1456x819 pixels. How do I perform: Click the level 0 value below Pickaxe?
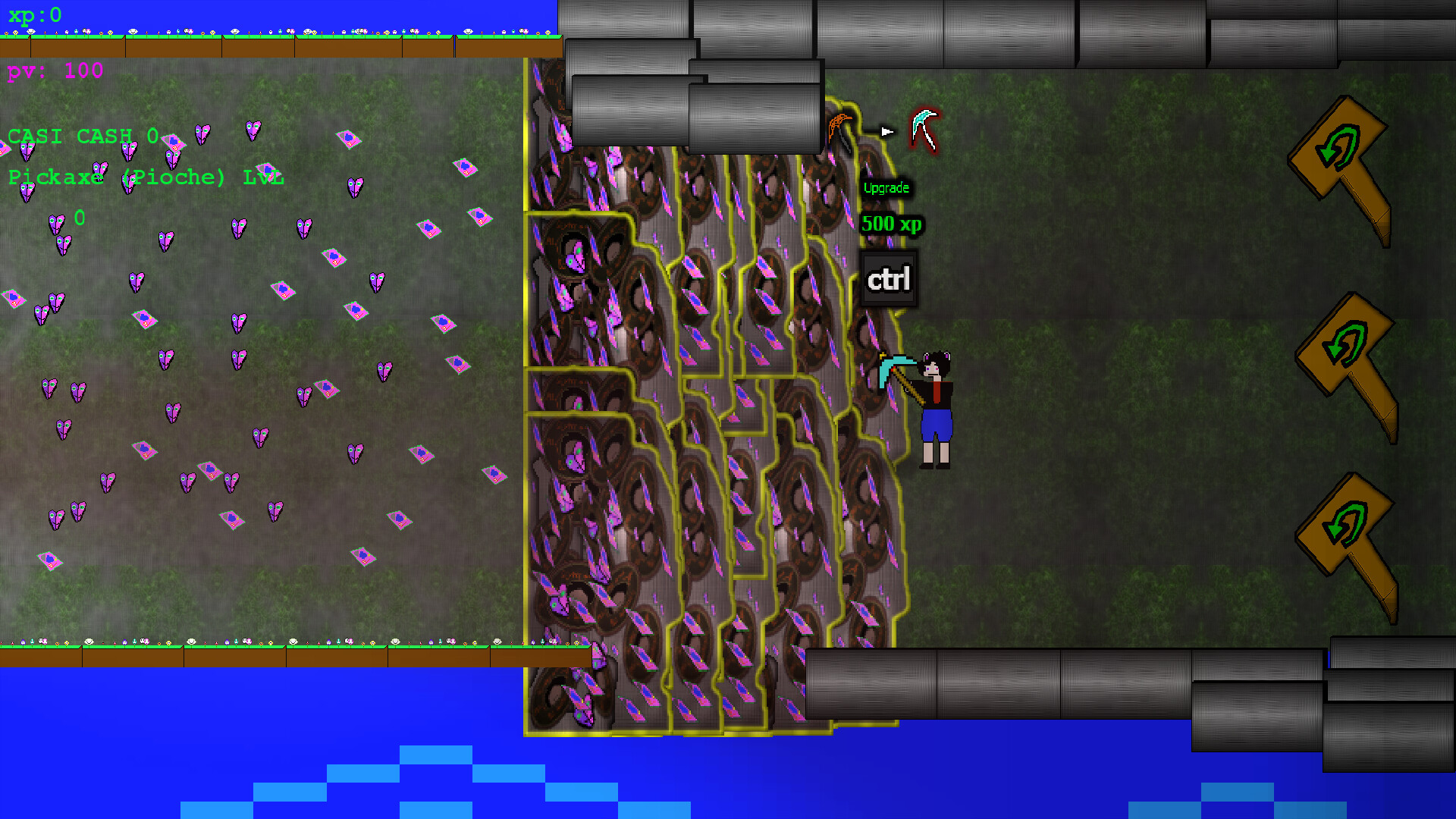(79, 218)
